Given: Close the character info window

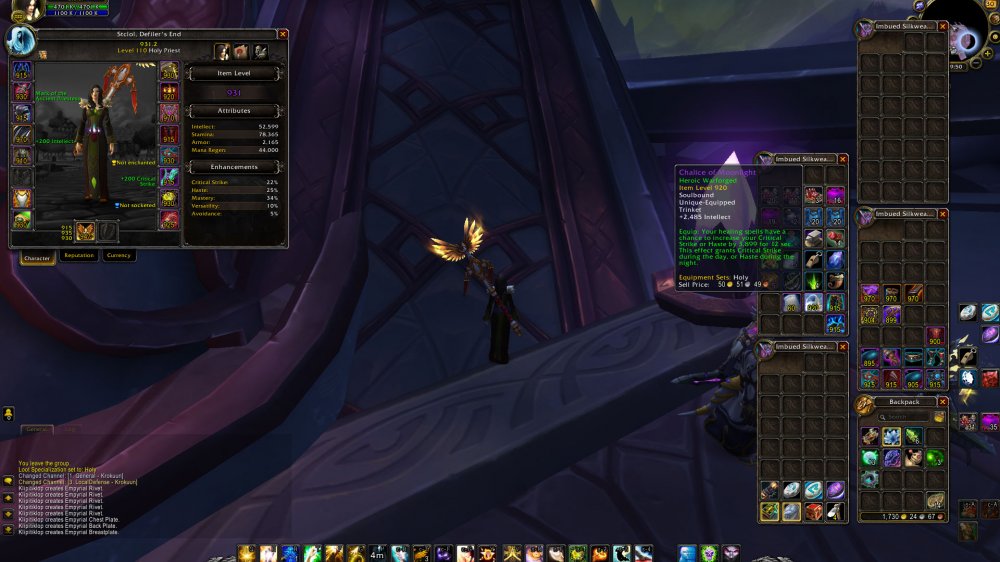Looking at the screenshot, I should tap(282, 34).
